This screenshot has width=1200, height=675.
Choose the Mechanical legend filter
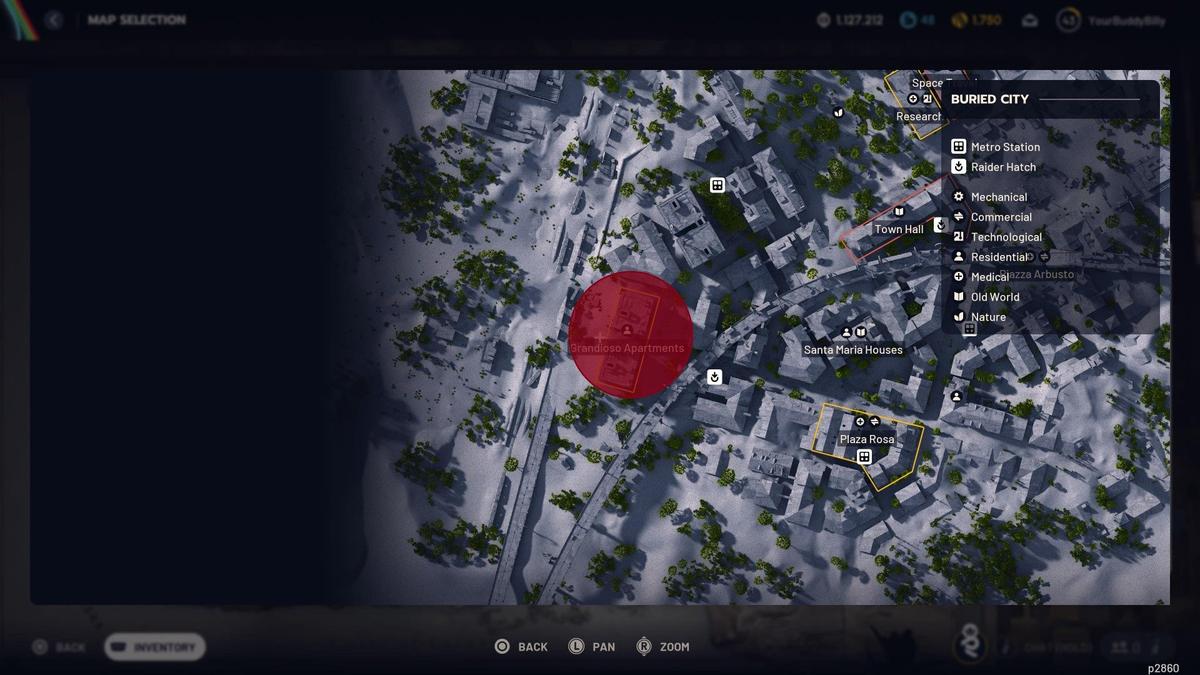click(998, 197)
